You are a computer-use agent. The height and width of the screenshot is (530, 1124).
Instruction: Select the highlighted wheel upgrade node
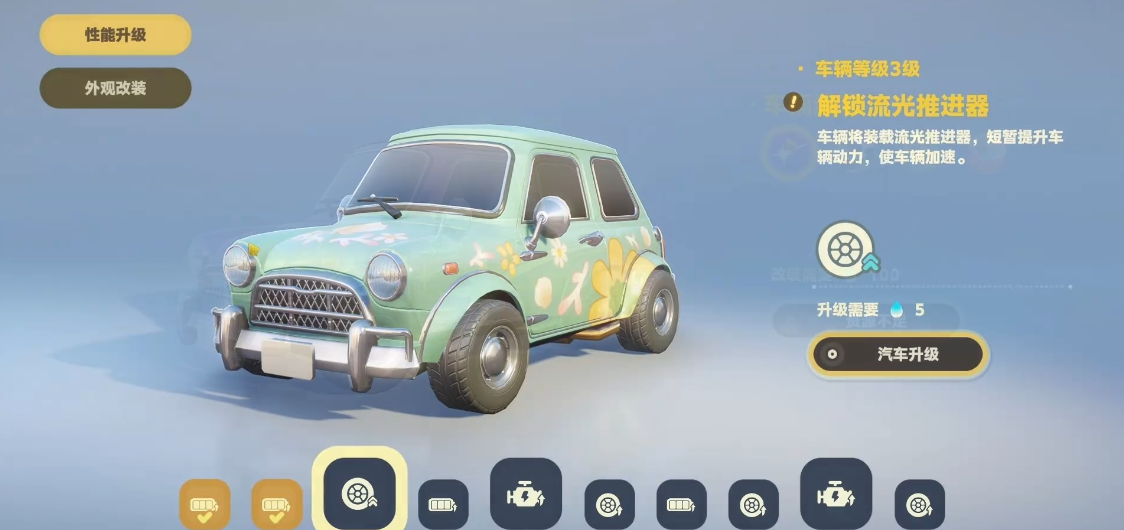[x=359, y=493]
